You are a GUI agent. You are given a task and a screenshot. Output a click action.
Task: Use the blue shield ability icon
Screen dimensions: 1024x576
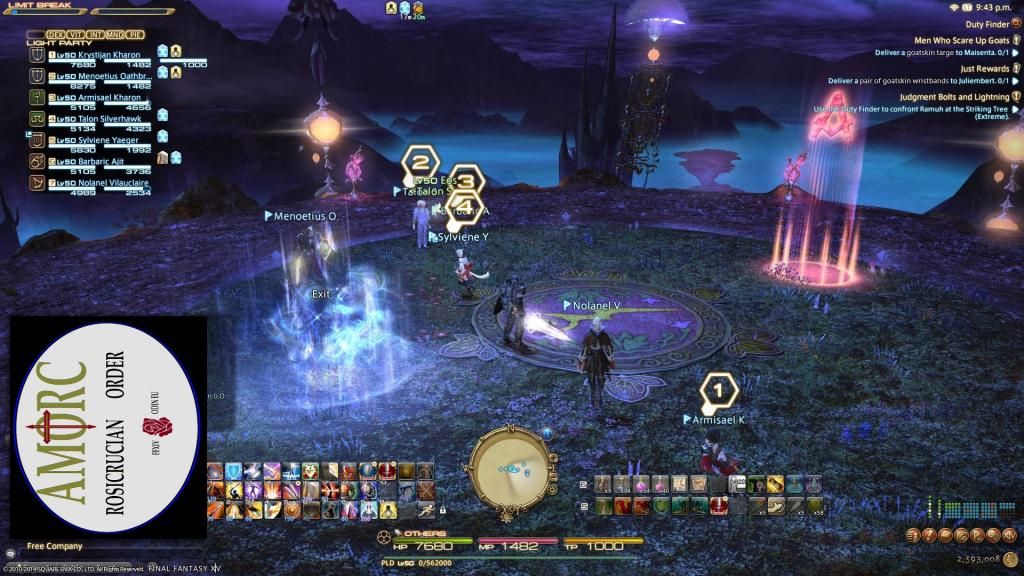pyautogui.click(x=234, y=471)
